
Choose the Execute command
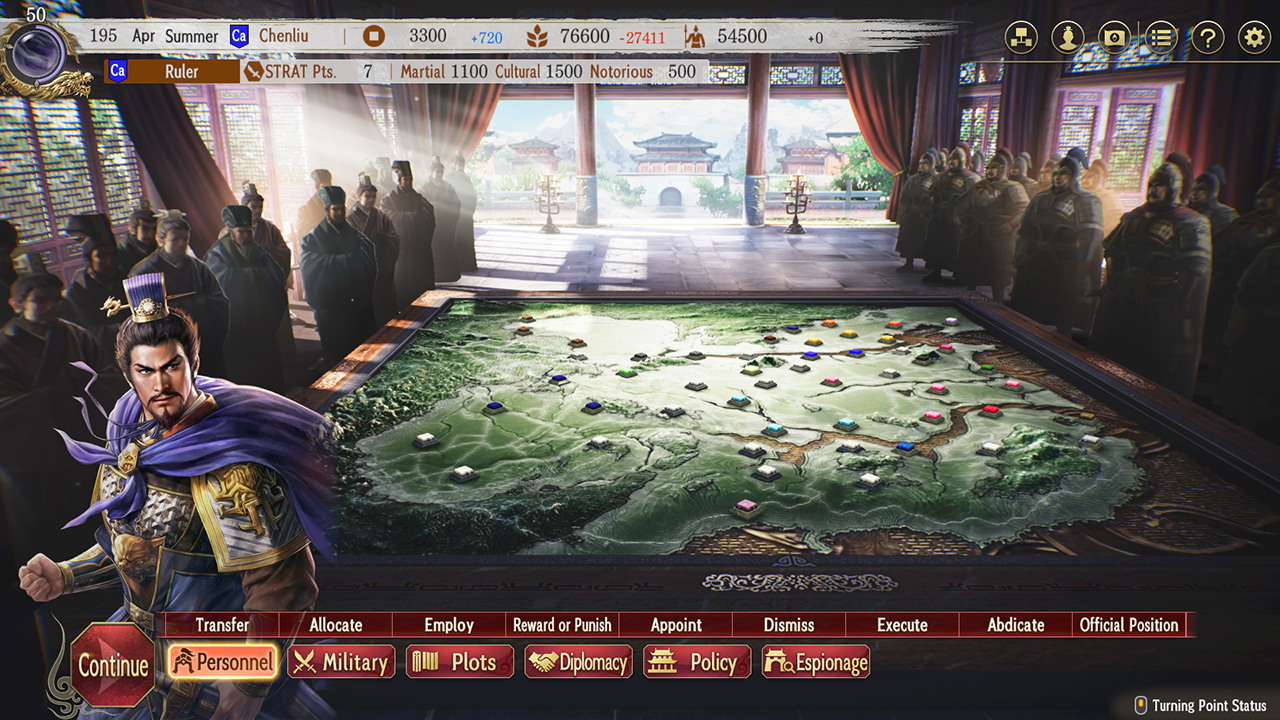[x=902, y=625]
